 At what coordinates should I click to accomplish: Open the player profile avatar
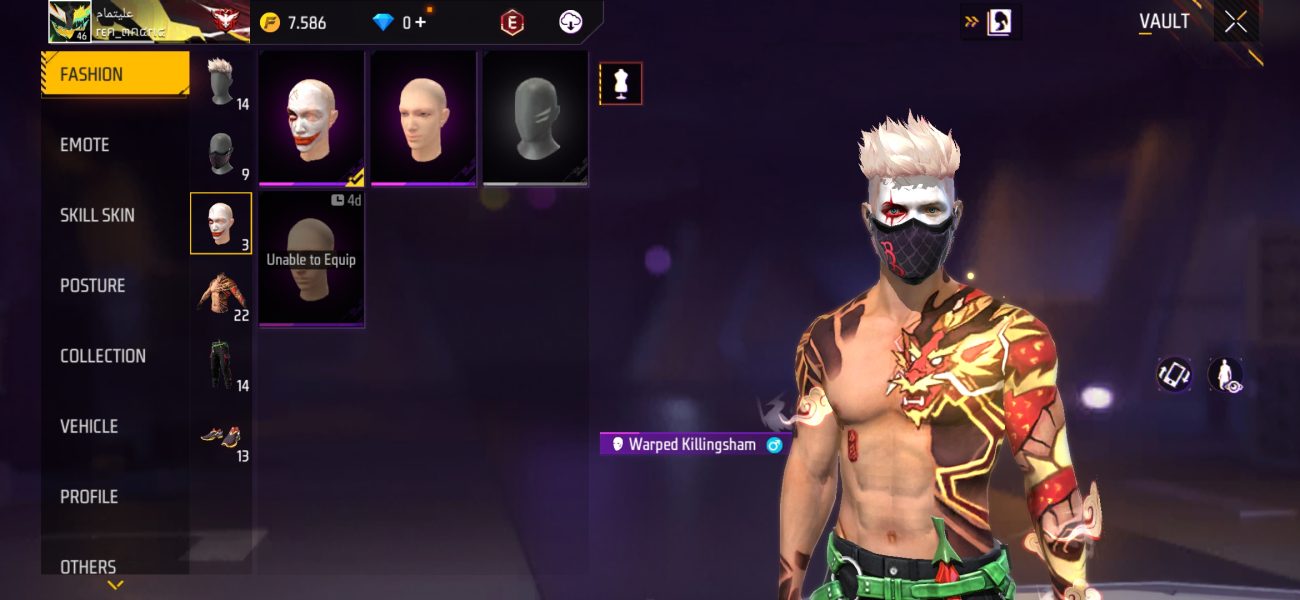[69, 22]
